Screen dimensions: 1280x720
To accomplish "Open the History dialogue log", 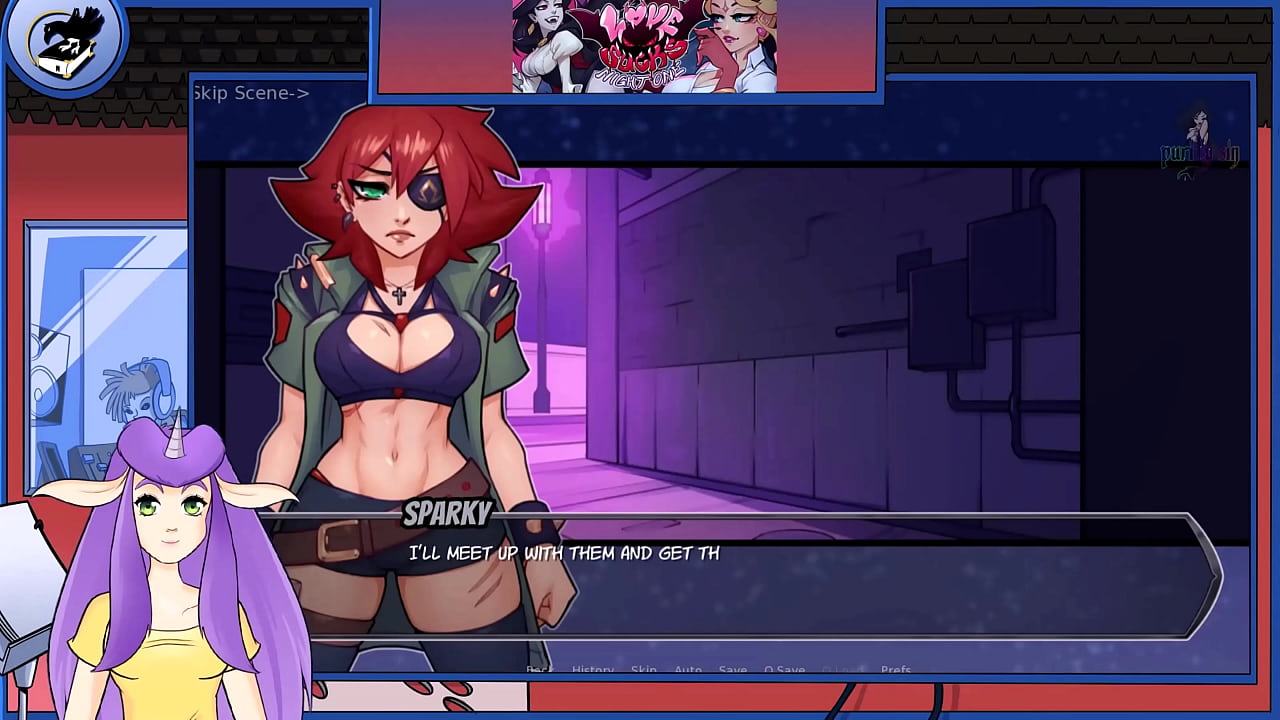I will (592, 670).
